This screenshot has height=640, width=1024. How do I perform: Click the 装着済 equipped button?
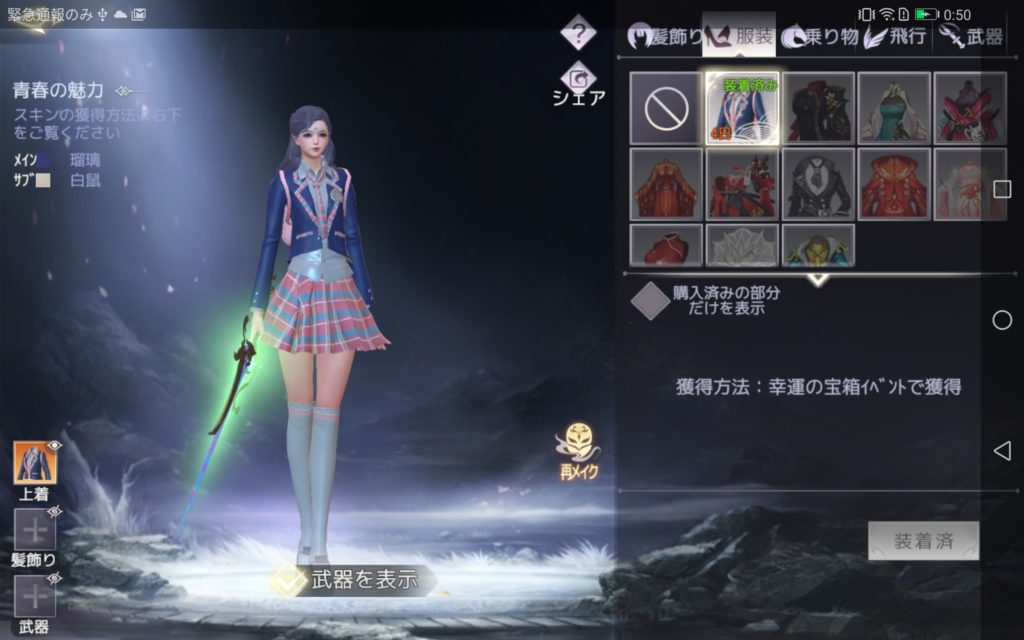[923, 541]
